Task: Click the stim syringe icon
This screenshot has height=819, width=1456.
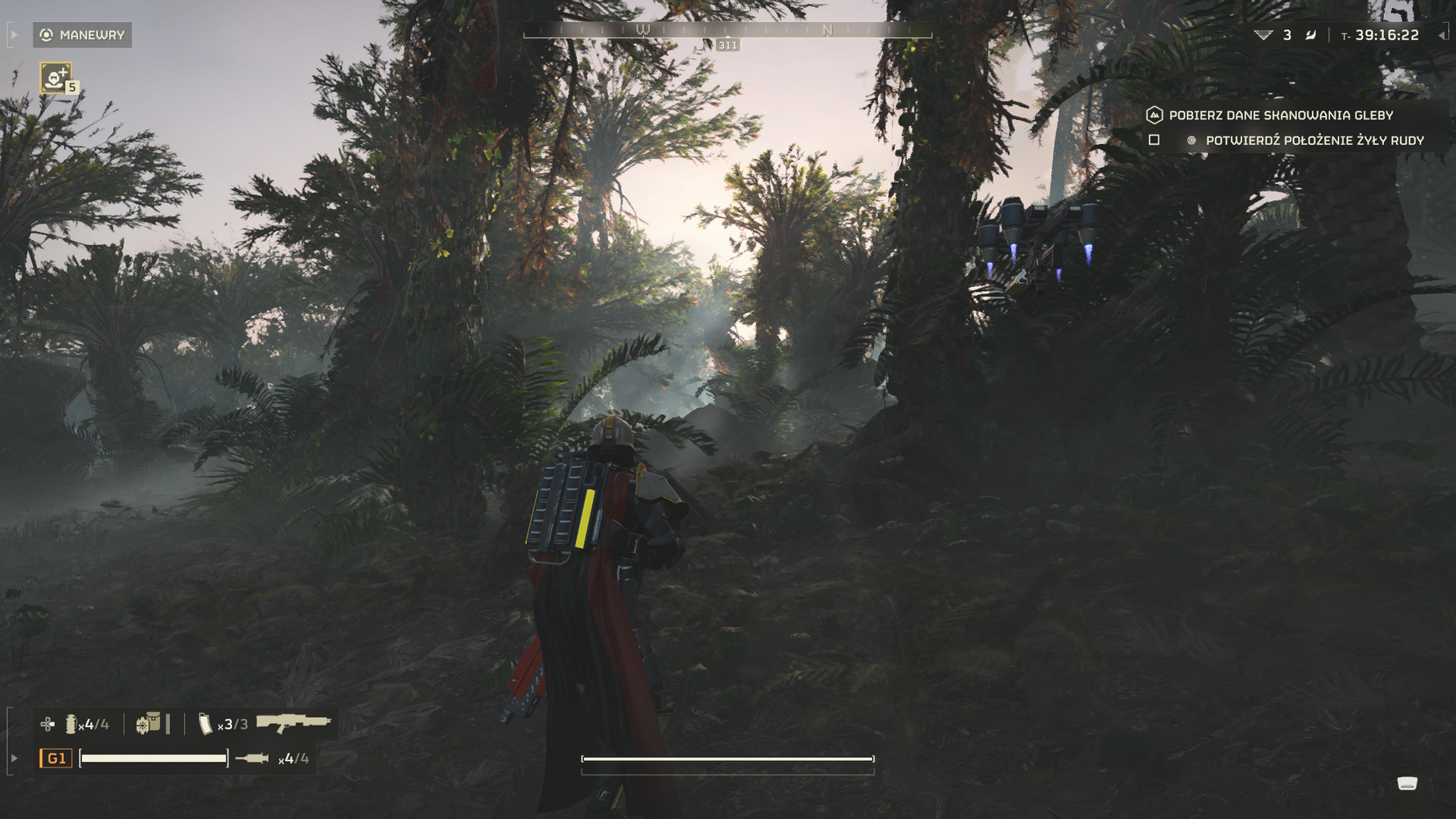Action: tap(252, 758)
